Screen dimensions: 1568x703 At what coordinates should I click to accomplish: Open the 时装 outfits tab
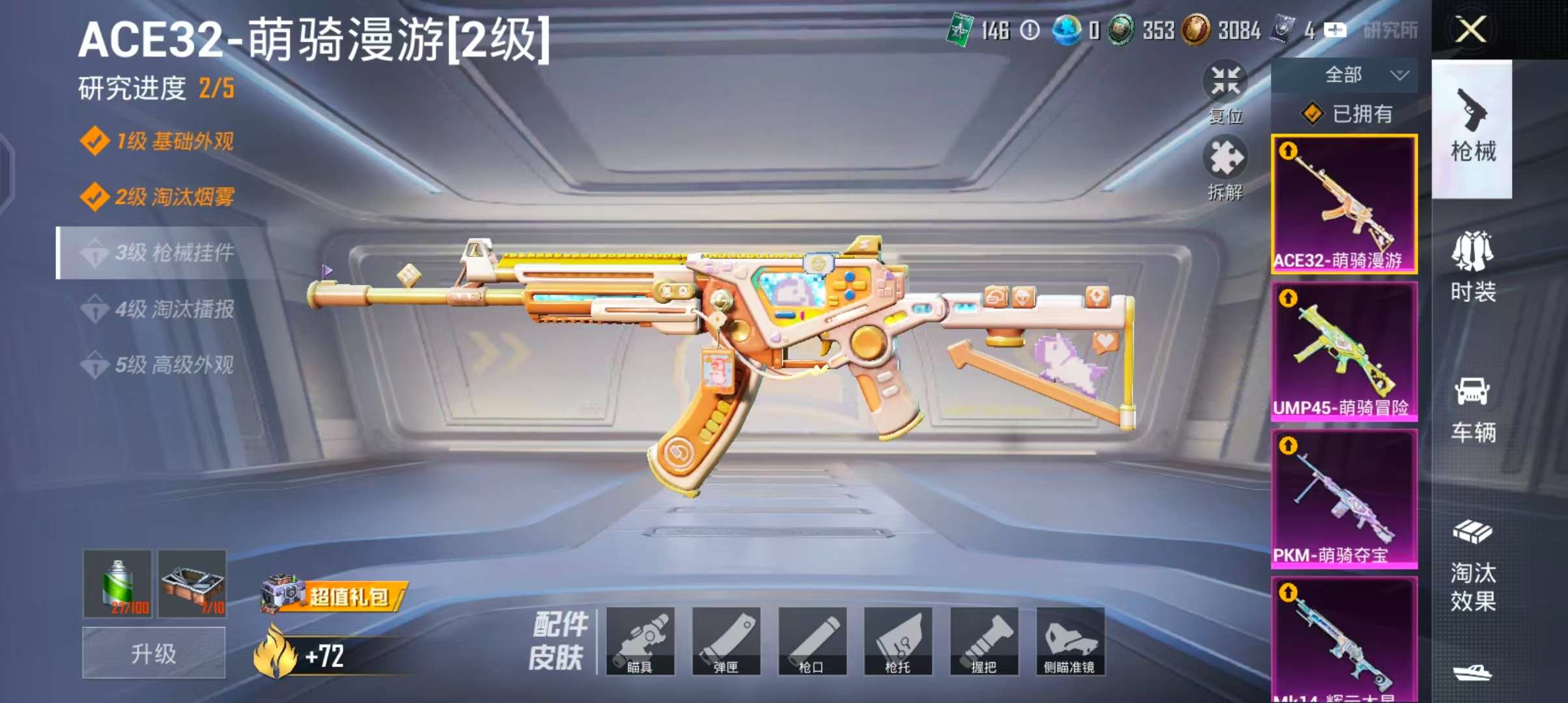1472,267
